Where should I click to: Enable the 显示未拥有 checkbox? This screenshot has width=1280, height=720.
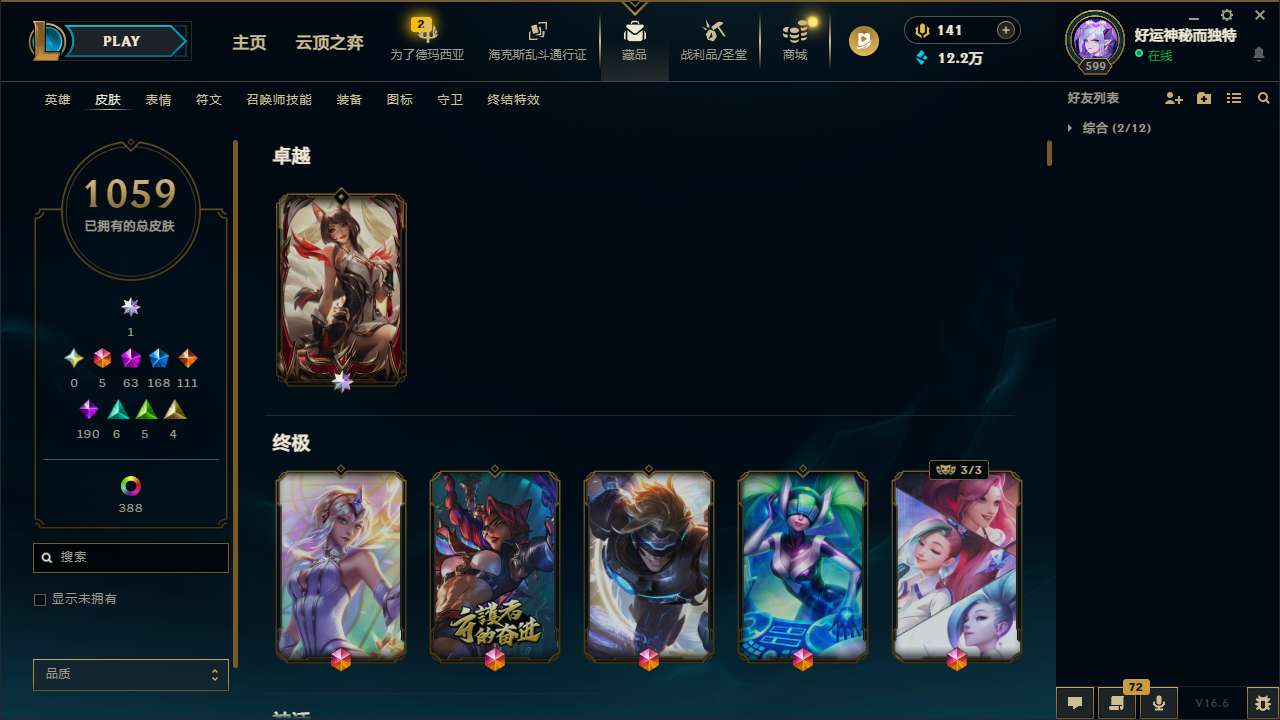40,599
